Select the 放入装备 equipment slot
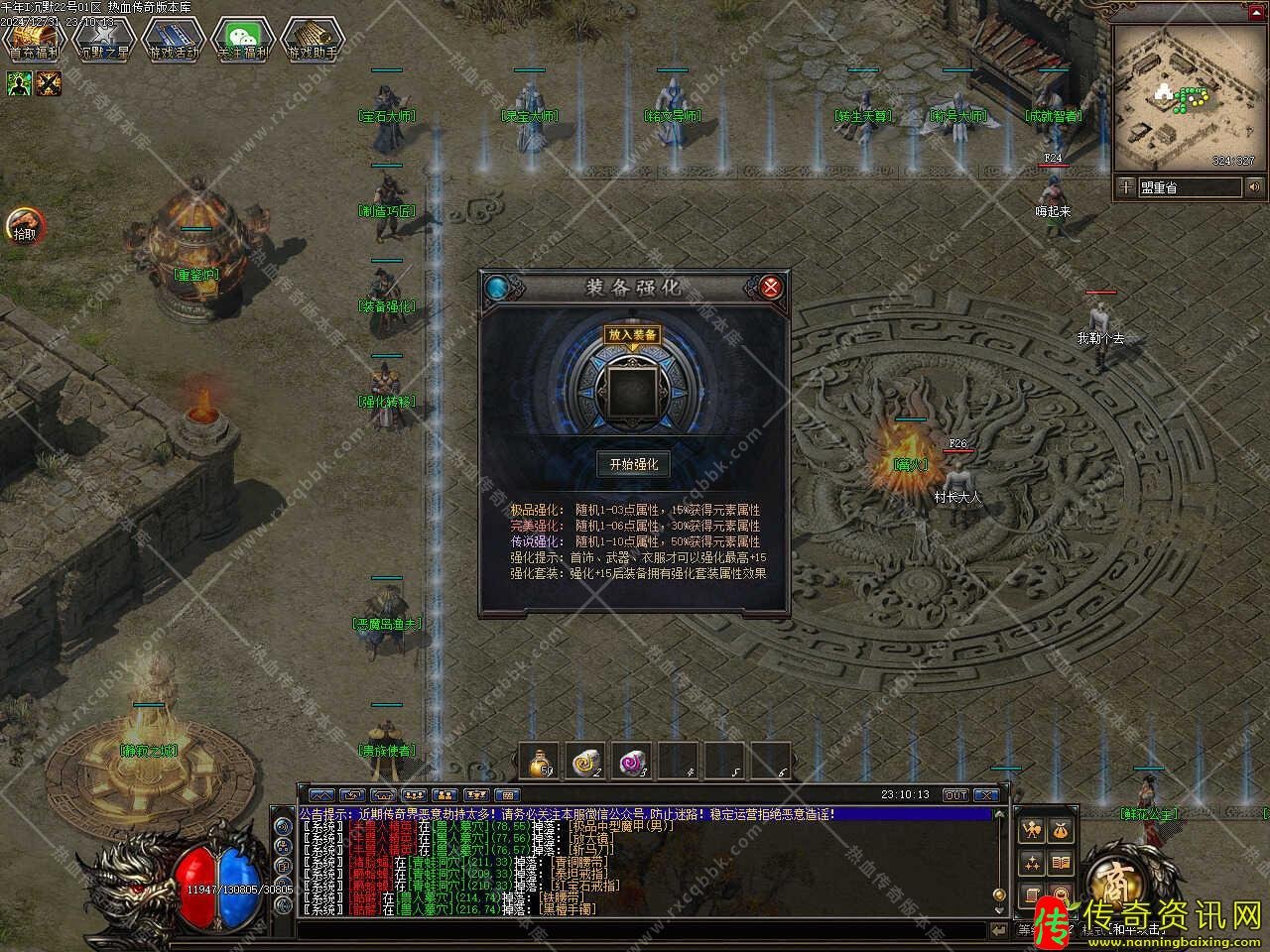 [633, 390]
